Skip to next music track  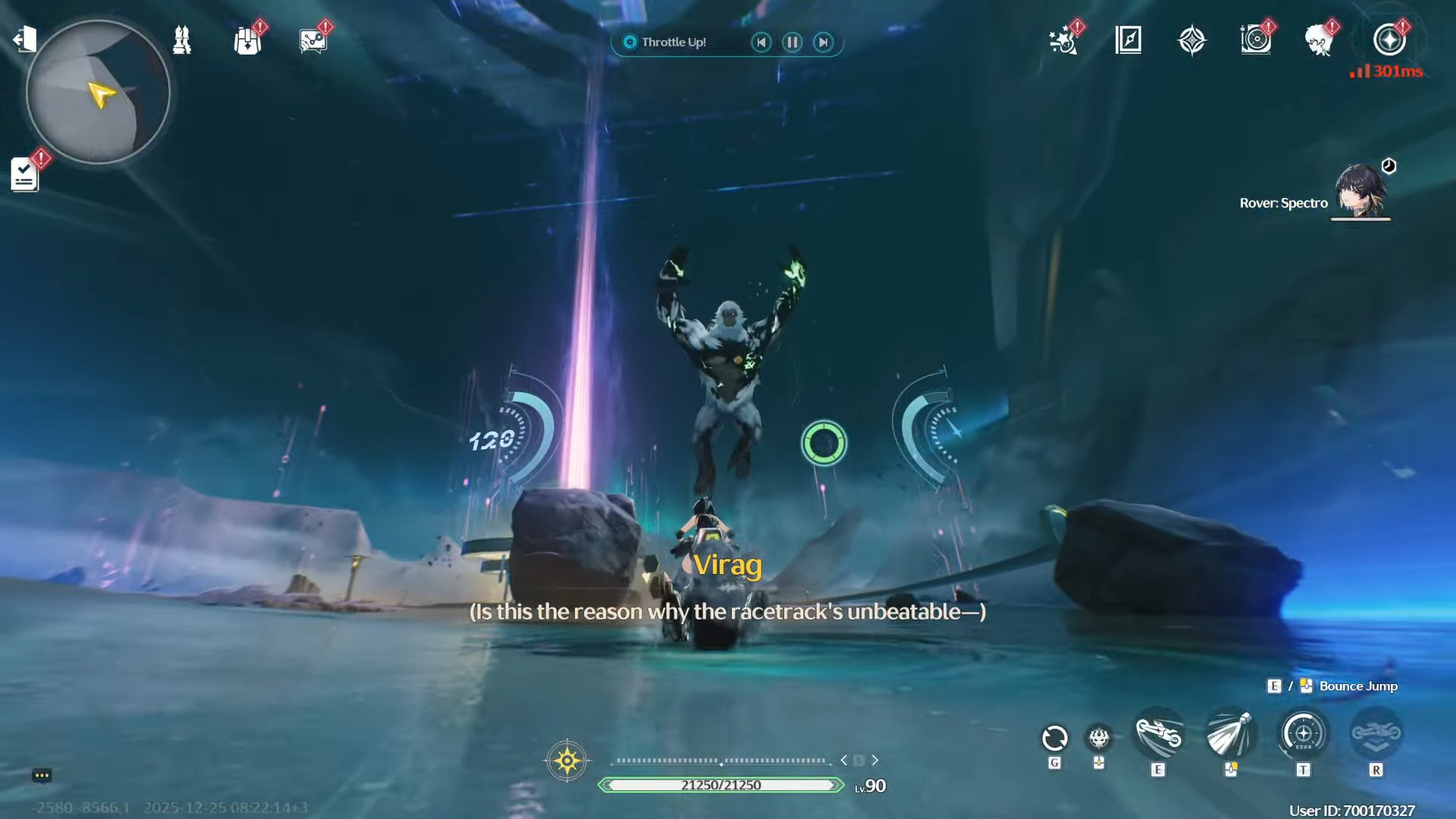(x=824, y=42)
